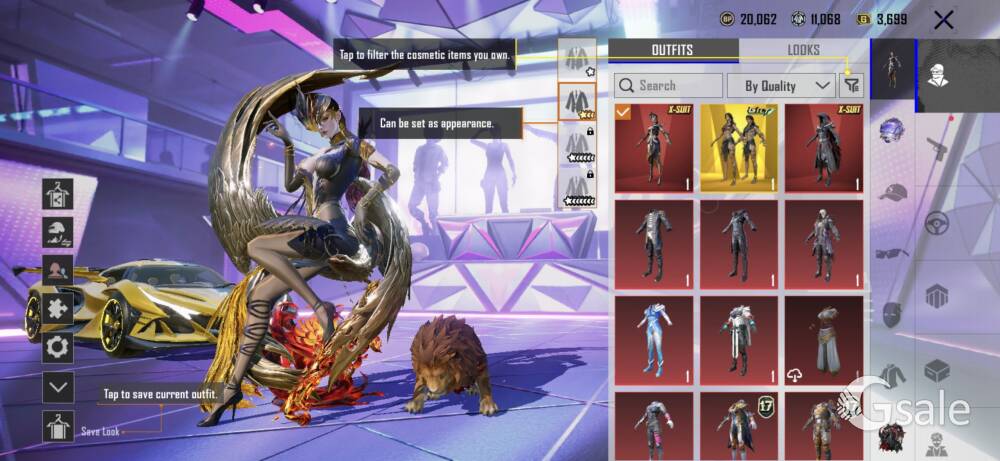This screenshot has width=1000, height=461.
Task: Select the checked X-Suit outfit
Action: (x=653, y=148)
